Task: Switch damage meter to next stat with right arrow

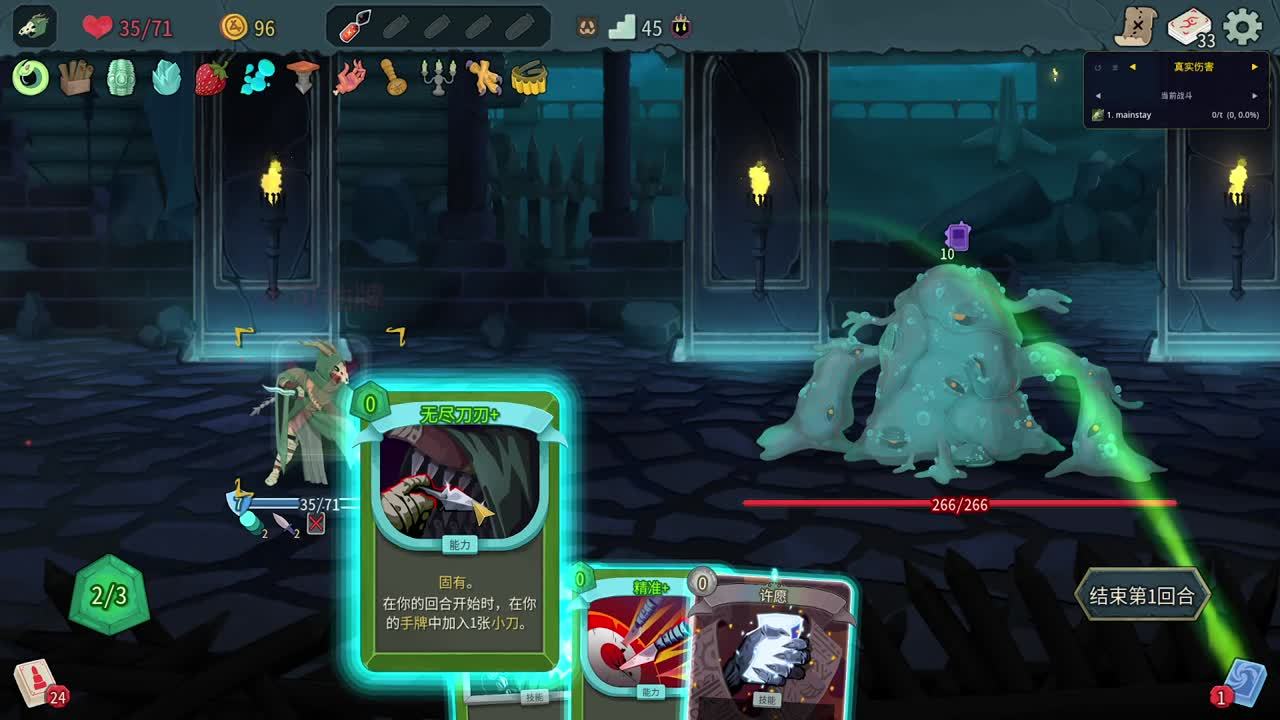Action: click(x=1254, y=67)
